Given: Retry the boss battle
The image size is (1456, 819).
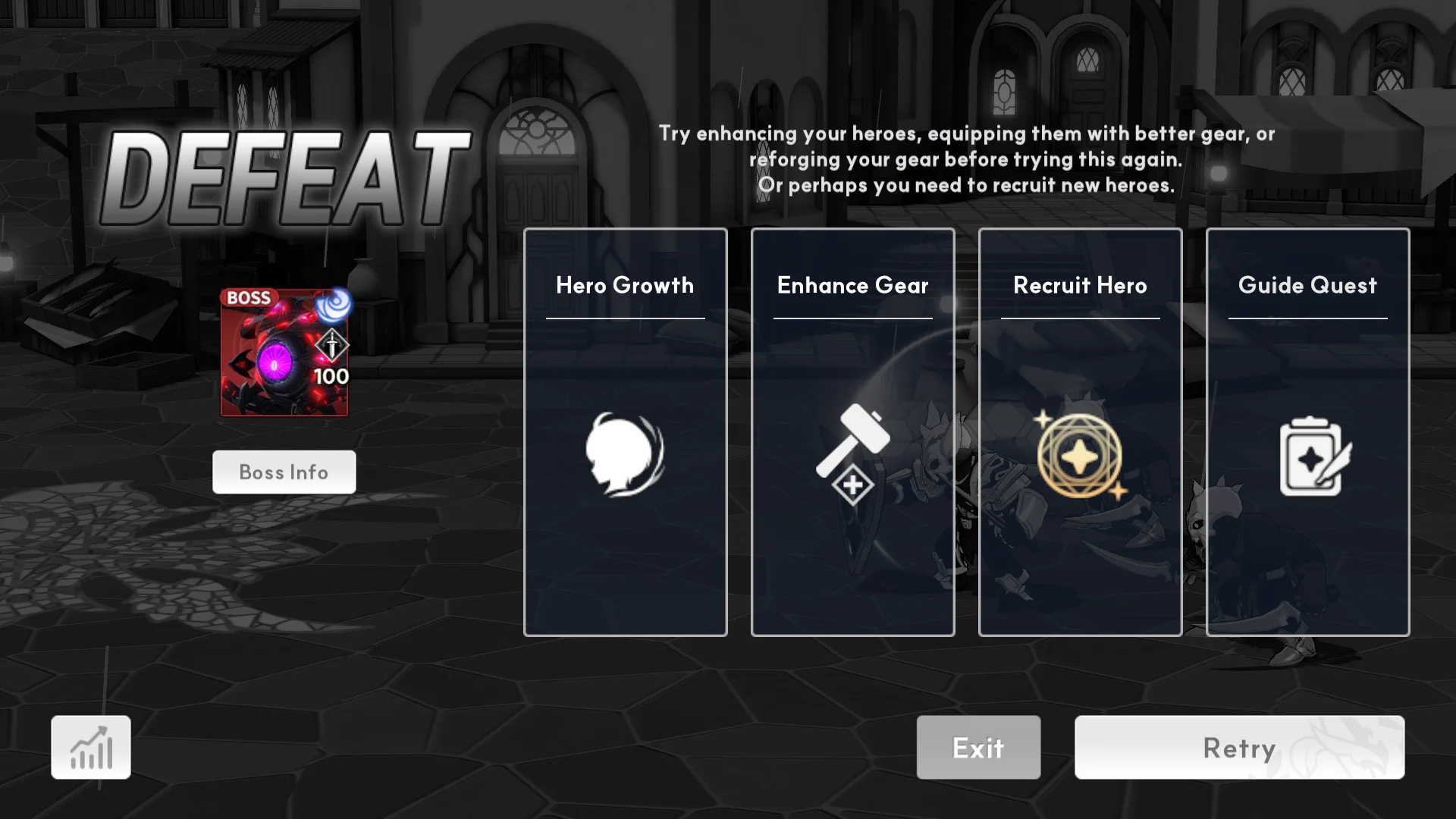Looking at the screenshot, I should click(1239, 747).
